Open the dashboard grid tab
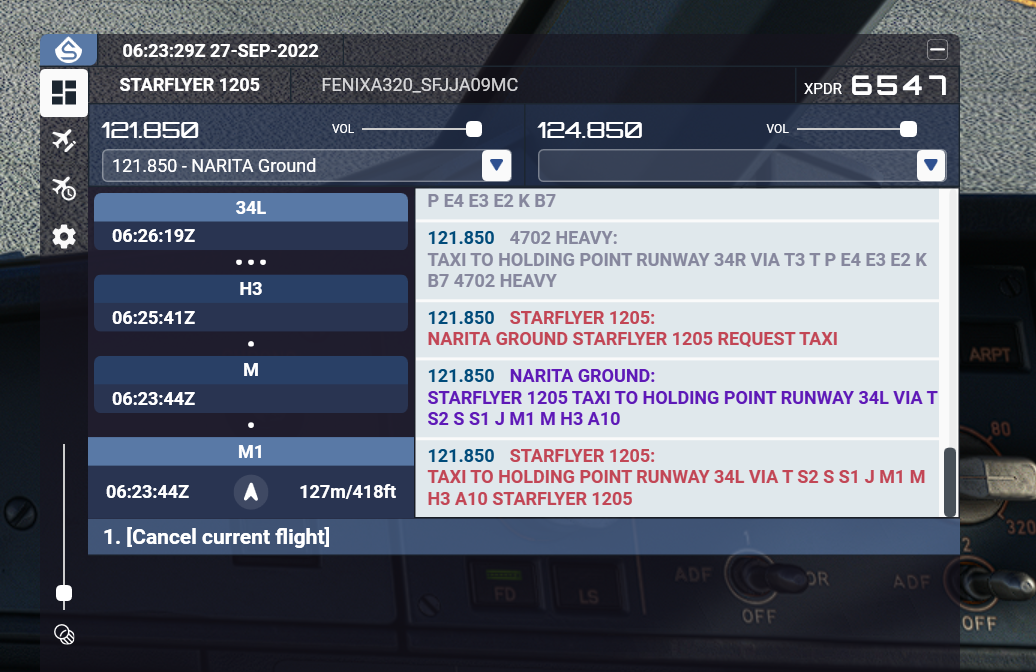This screenshot has width=1036, height=672. [x=64, y=93]
